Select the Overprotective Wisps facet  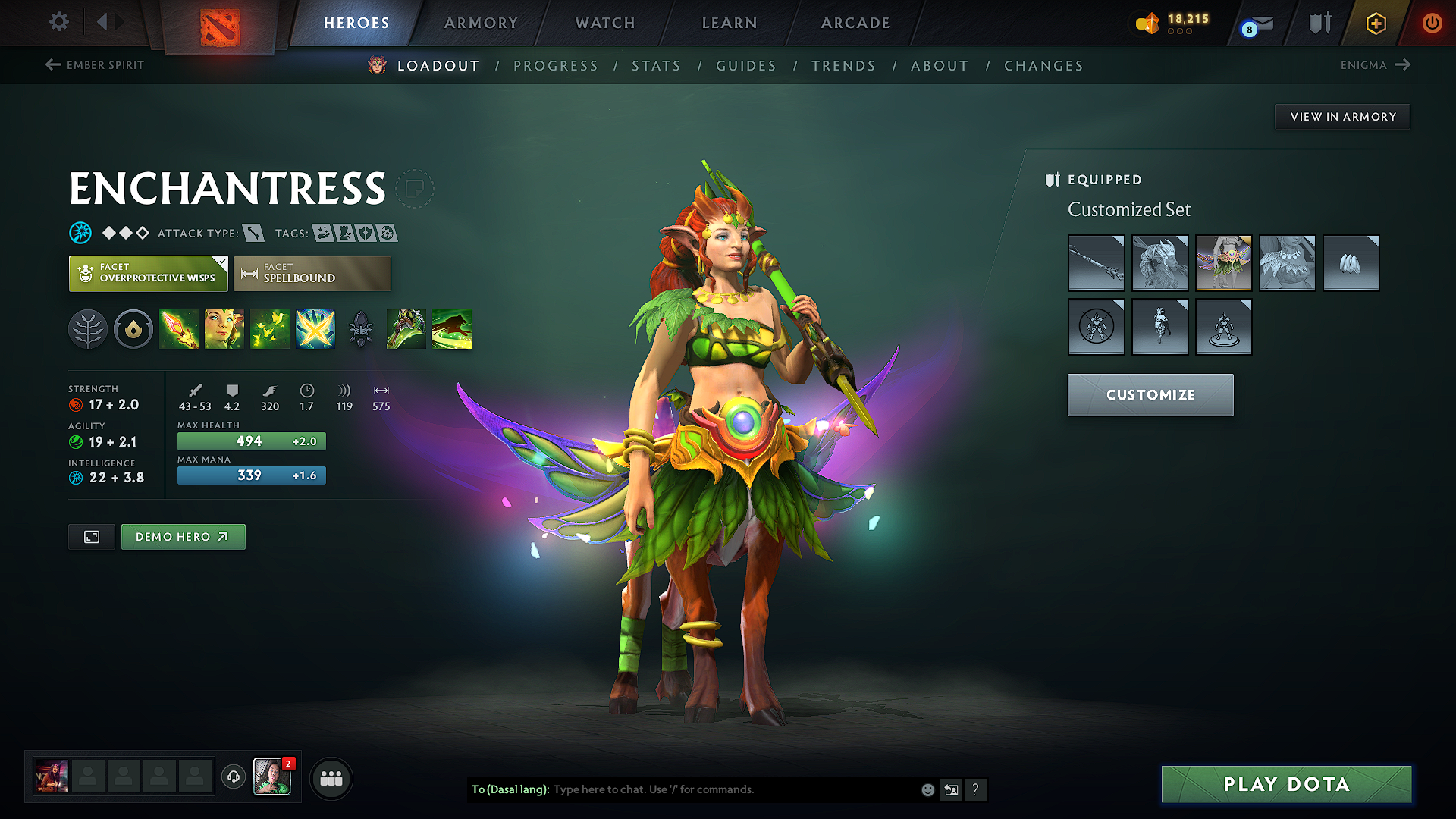144,273
